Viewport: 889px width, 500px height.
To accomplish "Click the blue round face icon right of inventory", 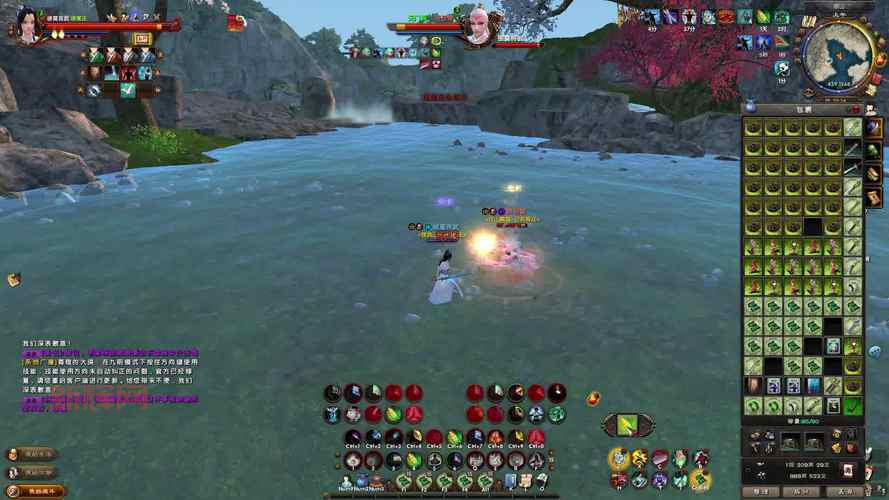I will point(876,351).
